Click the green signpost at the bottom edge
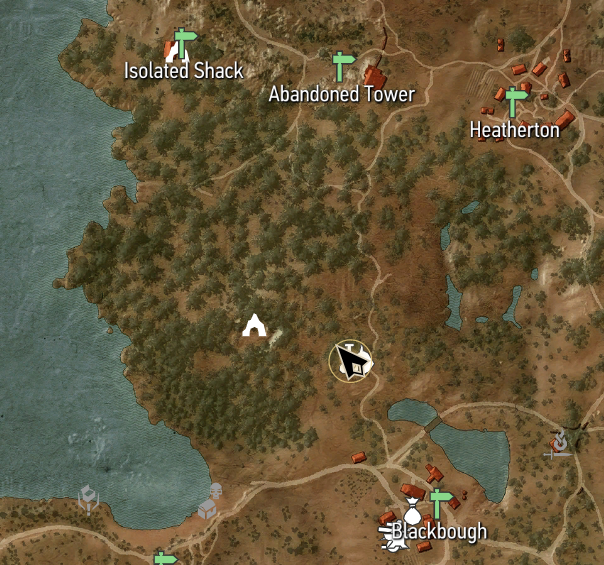 165,558
